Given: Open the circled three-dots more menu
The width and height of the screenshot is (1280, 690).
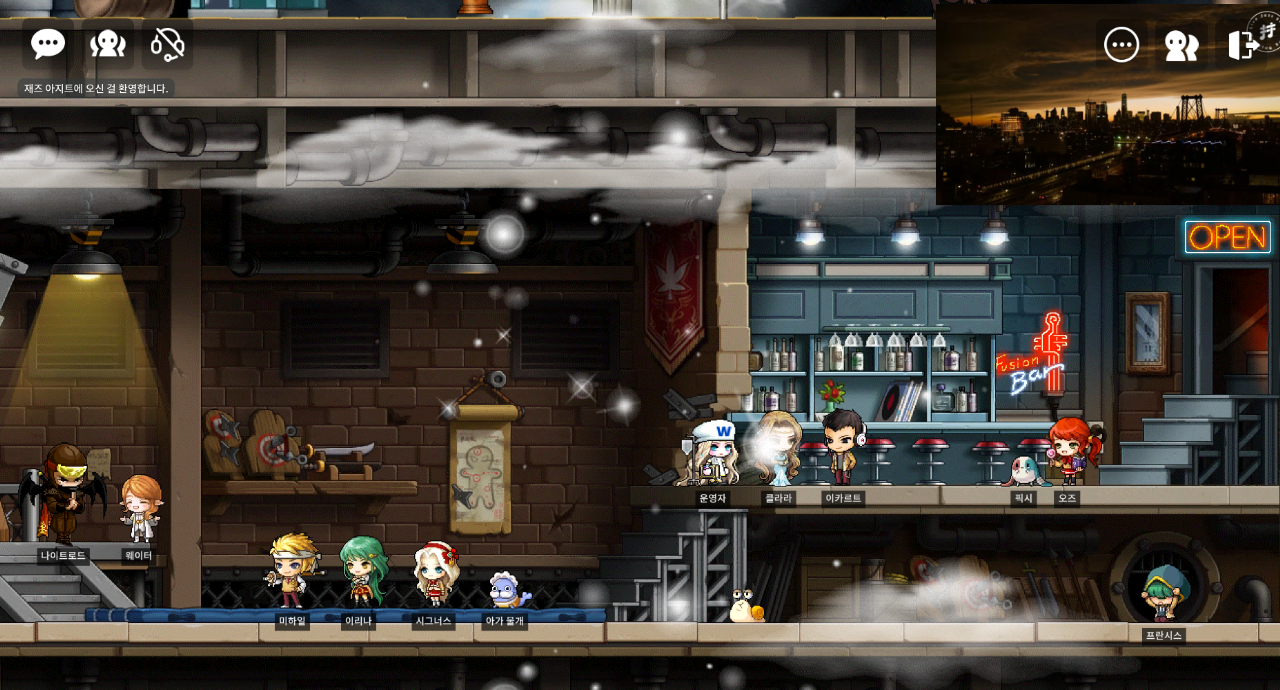Looking at the screenshot, I should click(x=1121, y=45).
